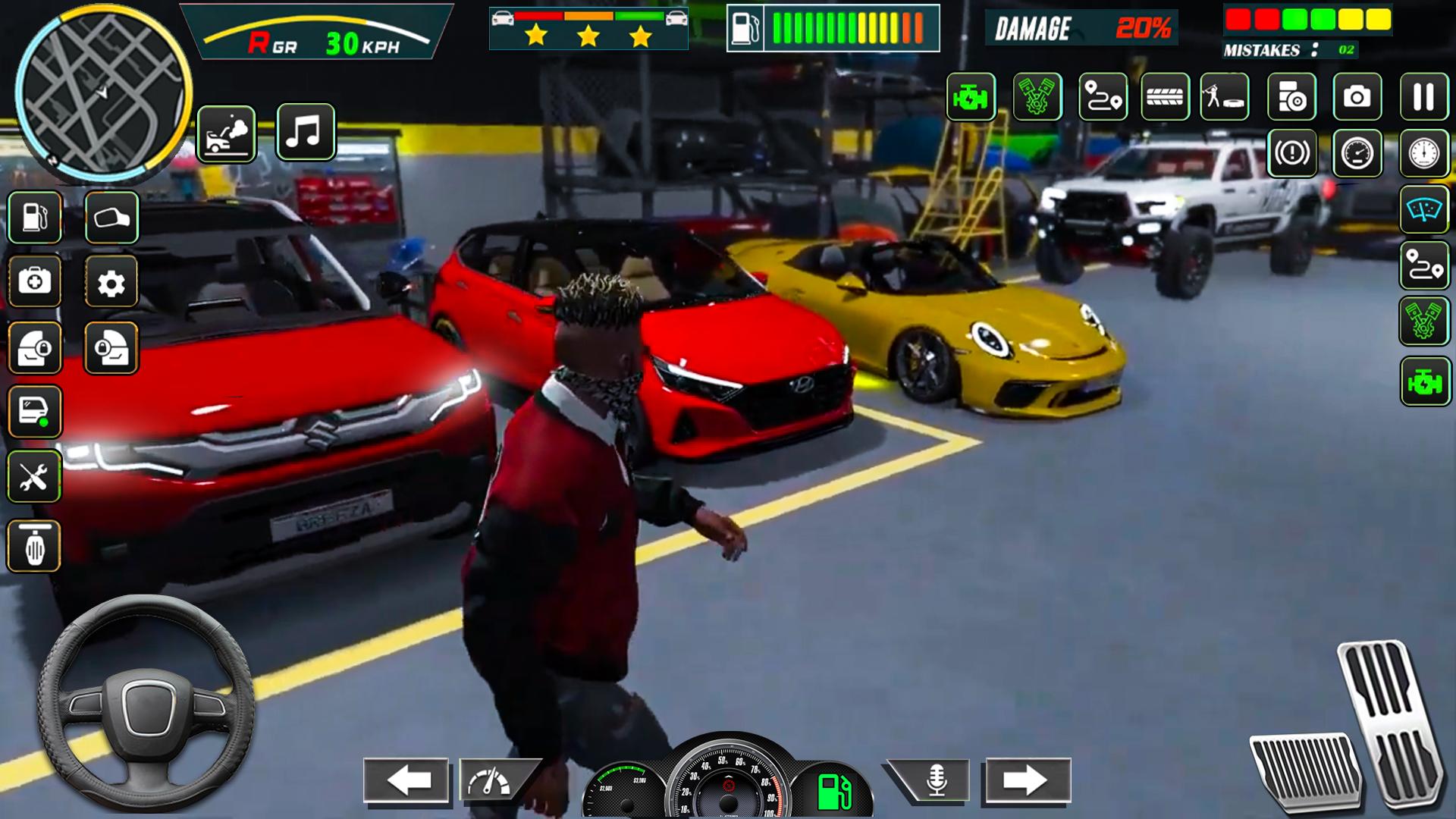Select the fuel pump icon on left

point(34,218)
